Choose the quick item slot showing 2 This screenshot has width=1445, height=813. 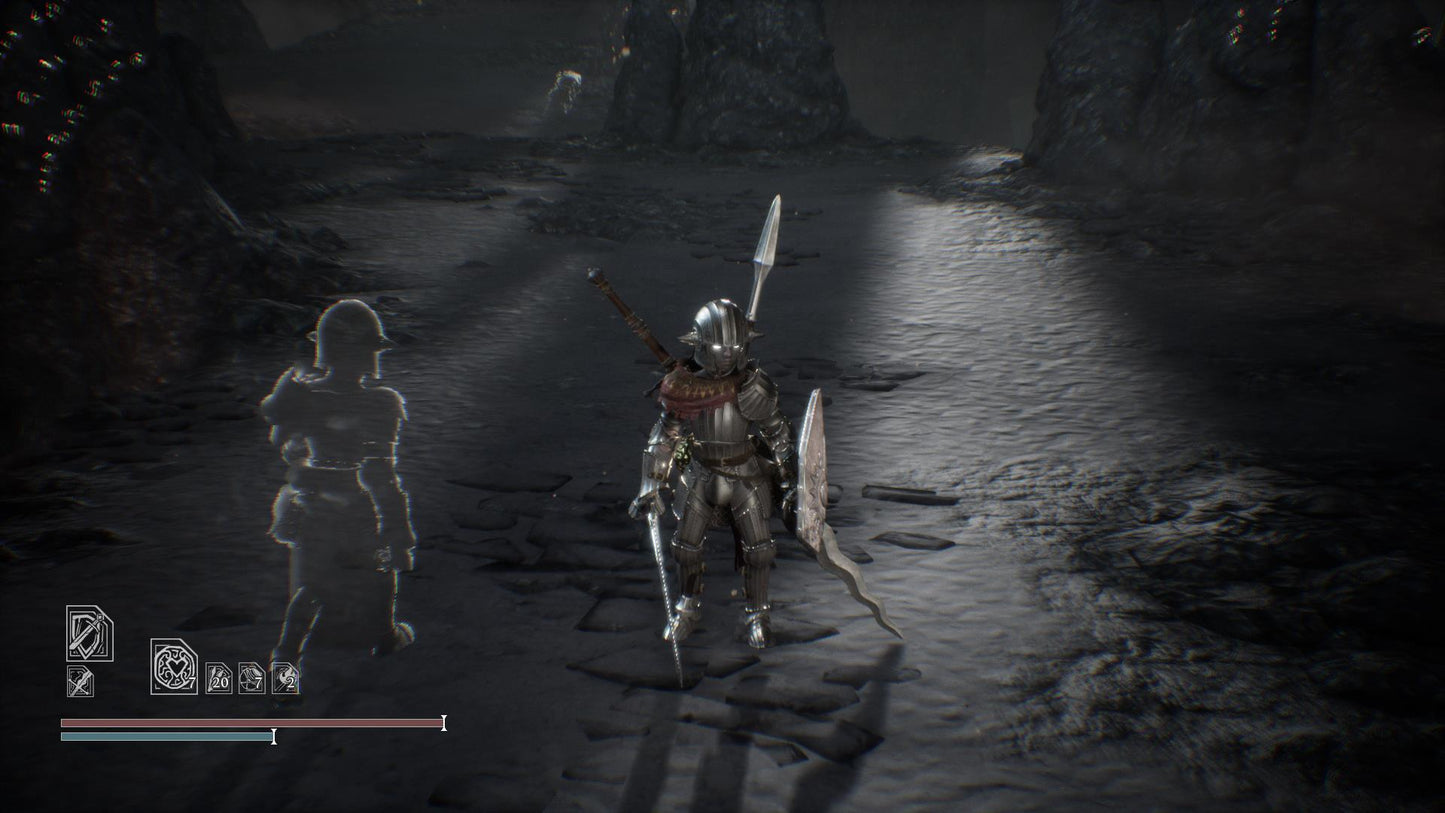tap(285, 678)
